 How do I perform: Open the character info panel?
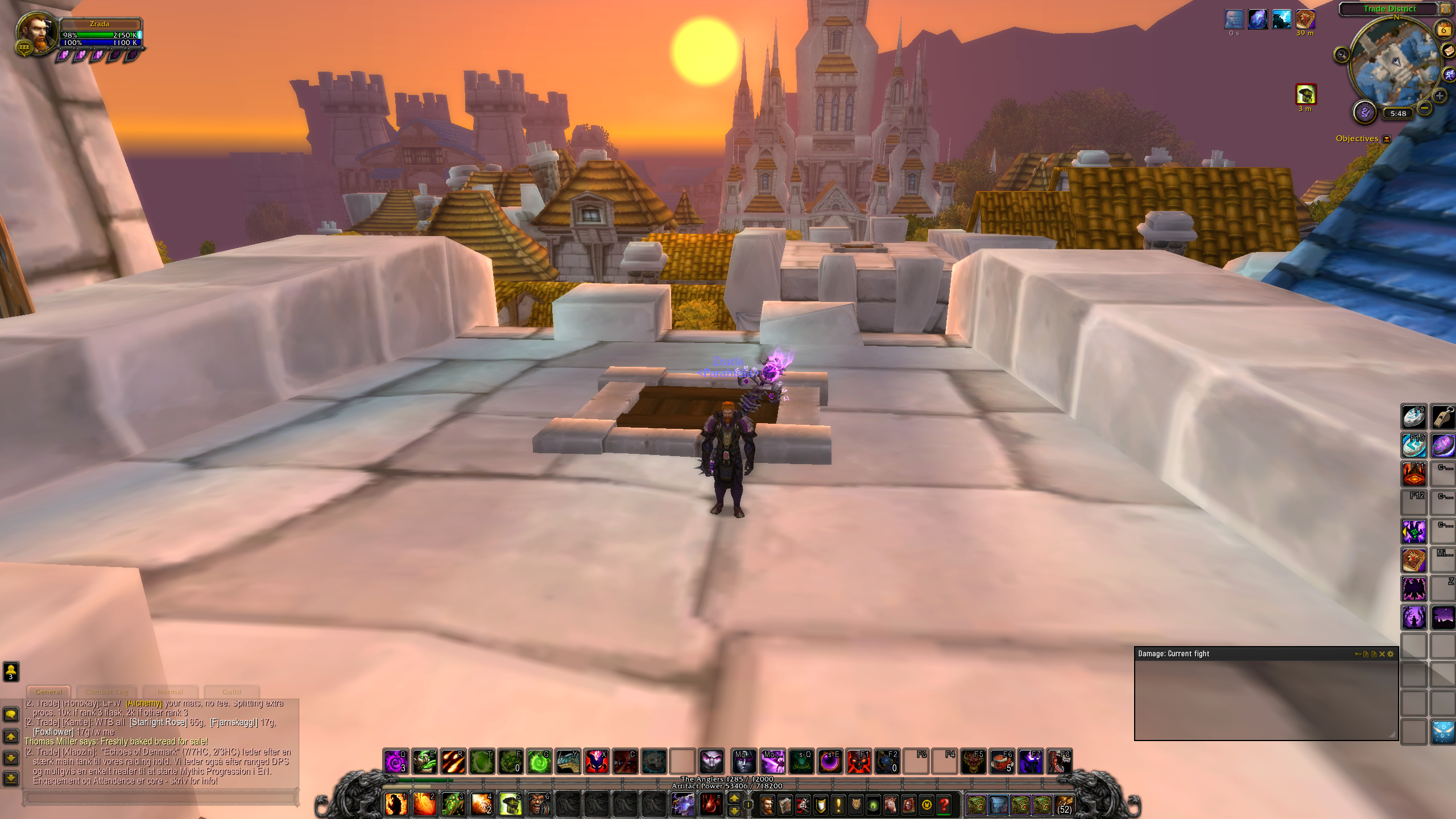pos(767,806)
